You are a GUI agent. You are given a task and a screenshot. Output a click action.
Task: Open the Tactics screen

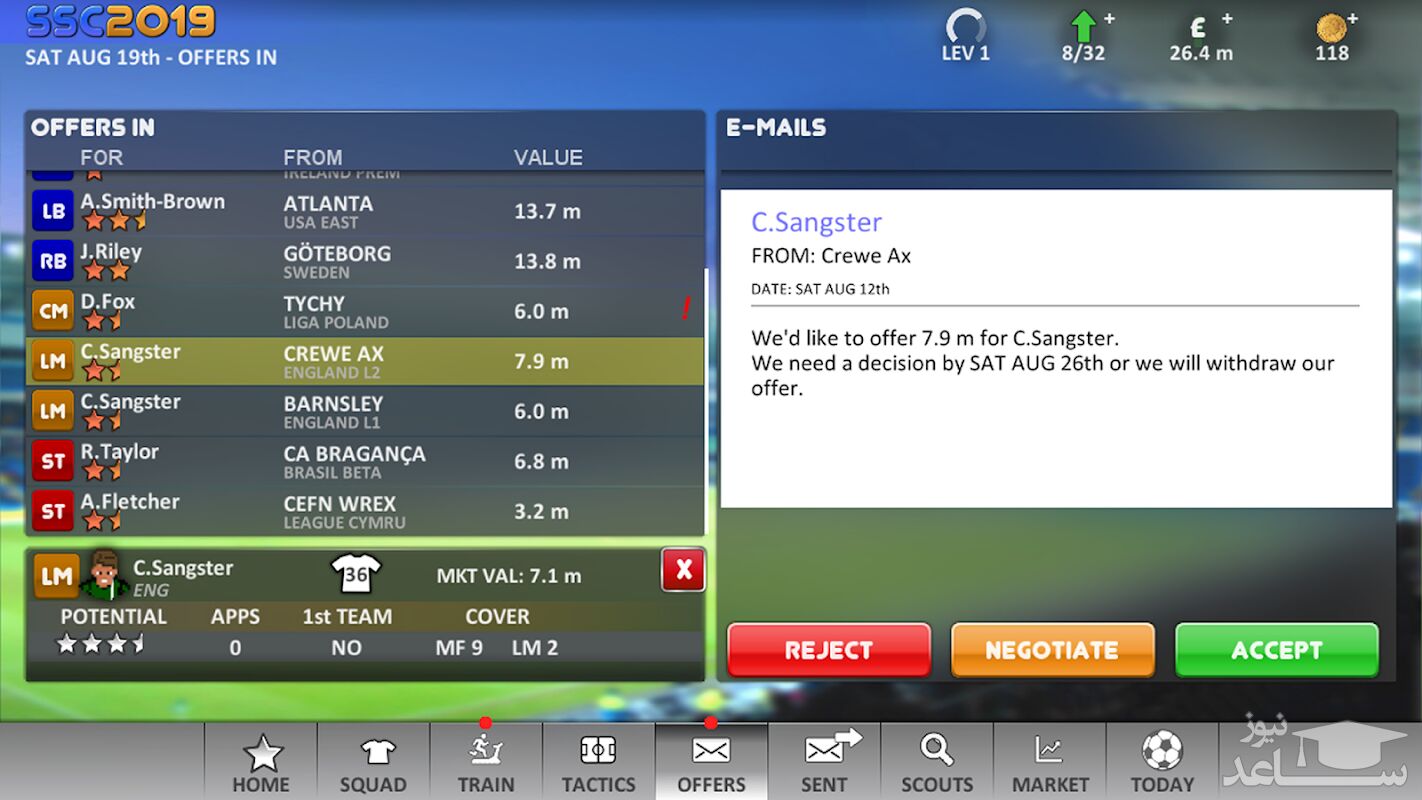[x=598, y=762]
